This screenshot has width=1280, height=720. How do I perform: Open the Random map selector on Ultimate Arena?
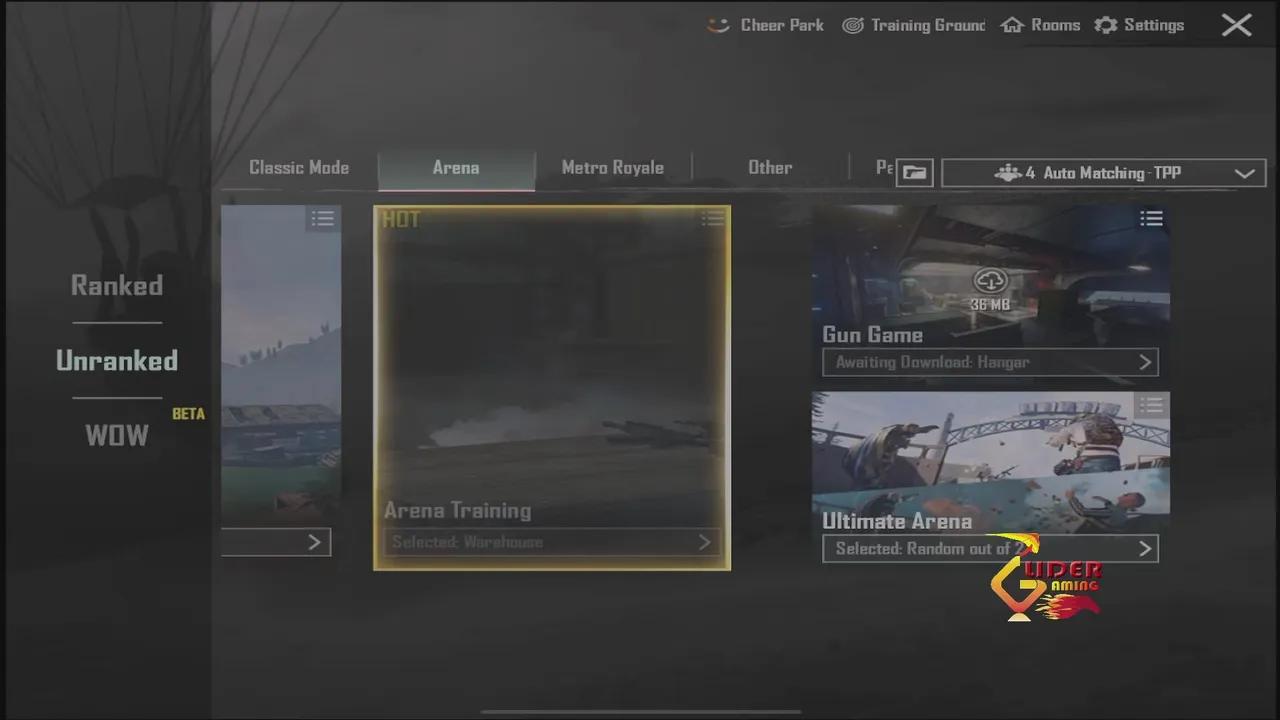990,548
